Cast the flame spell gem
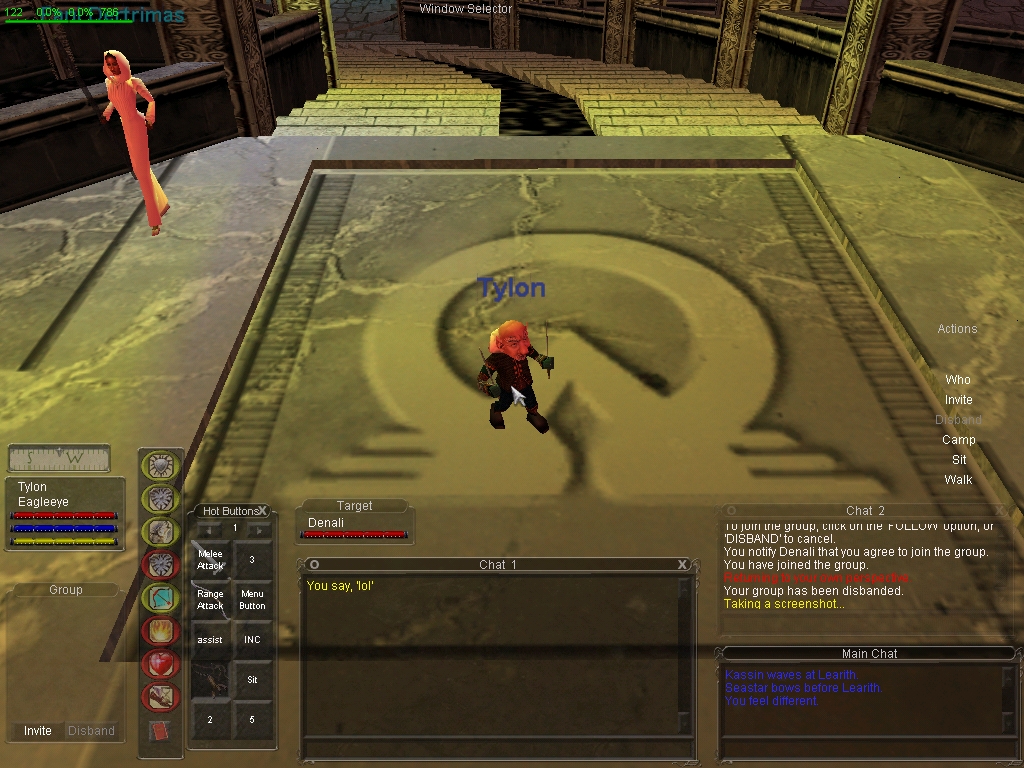This screenshot has width=1024, height=768. click(x=161, y=630)
